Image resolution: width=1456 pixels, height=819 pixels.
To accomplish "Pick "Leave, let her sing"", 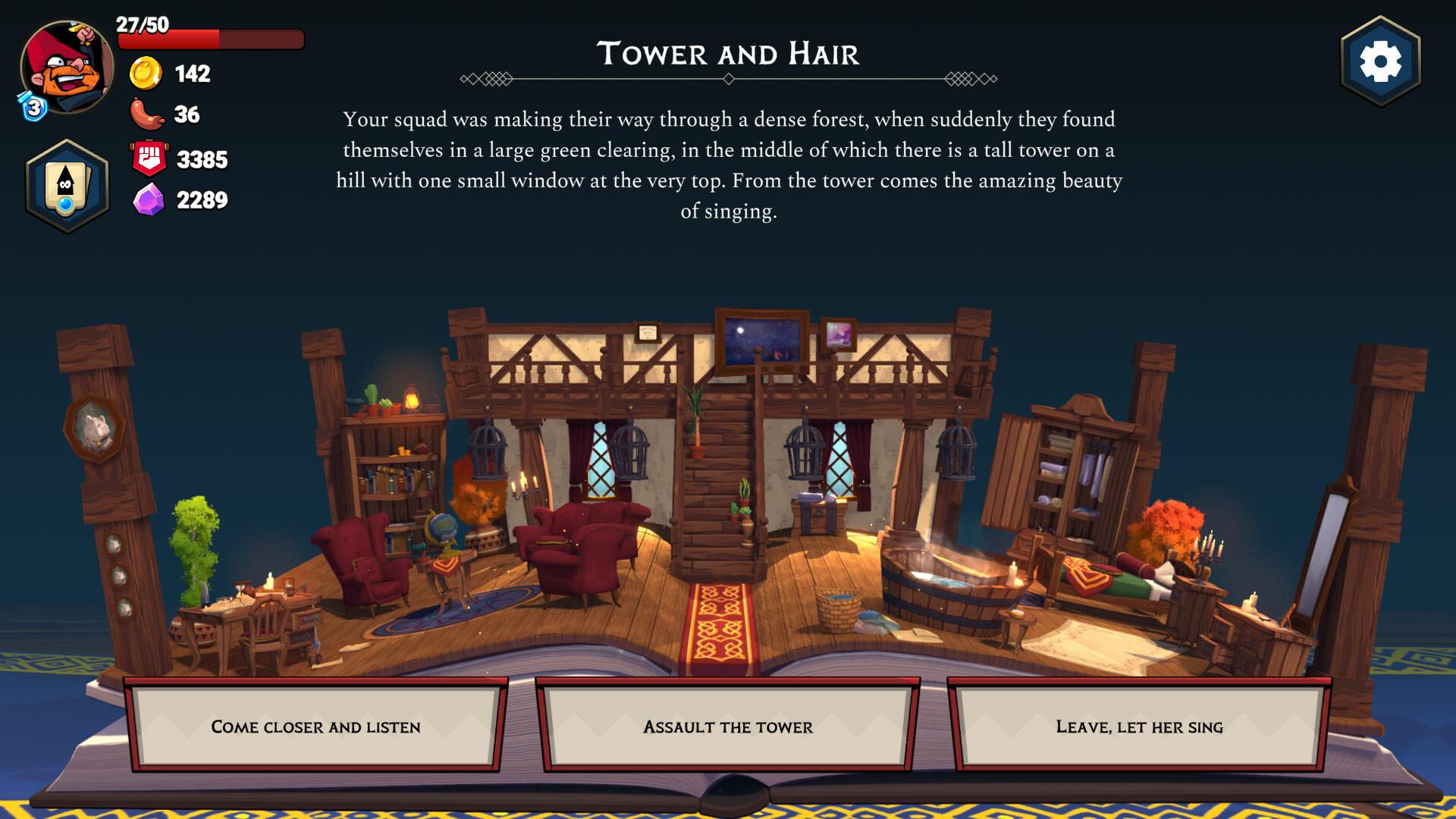I will [1140, 726].
